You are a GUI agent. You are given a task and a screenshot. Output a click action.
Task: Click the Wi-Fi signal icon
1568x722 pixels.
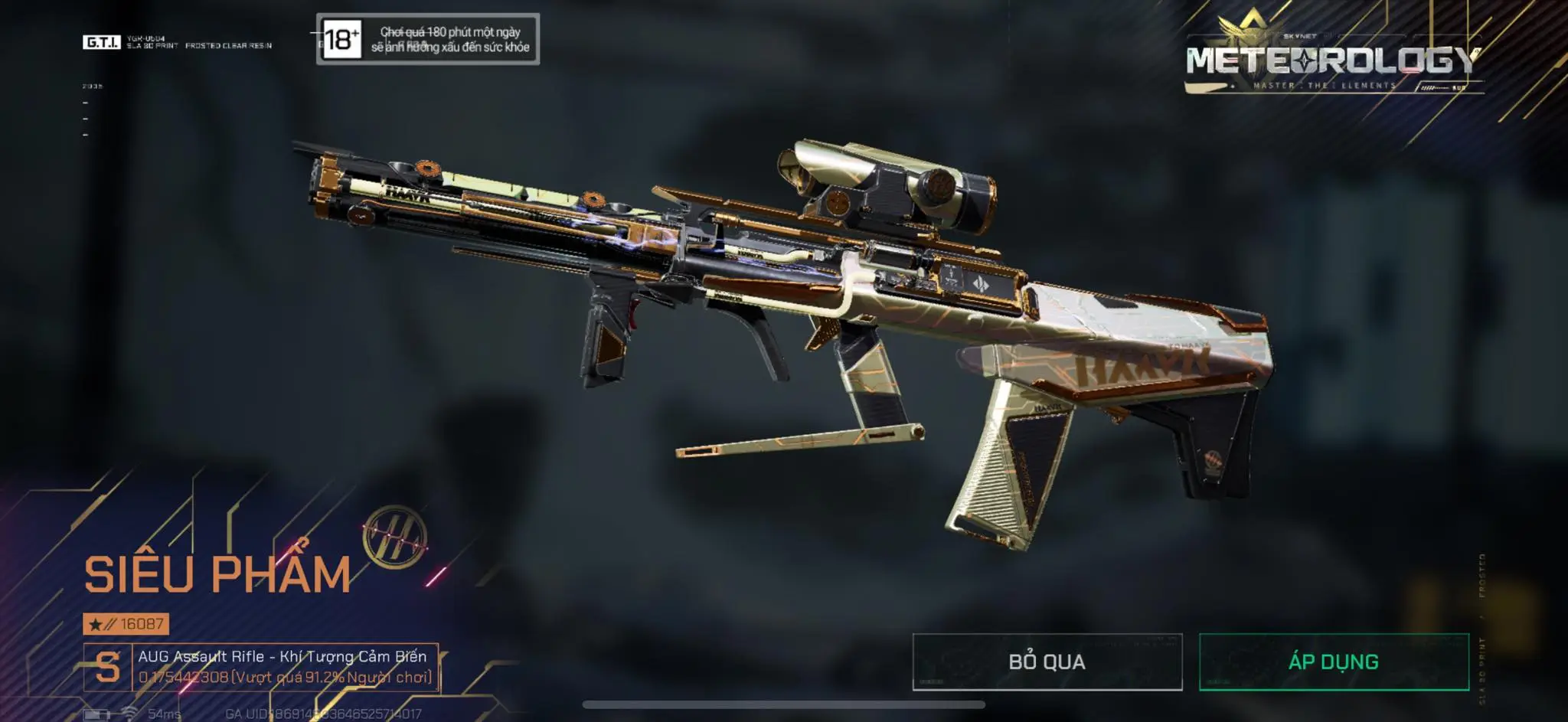[x=129, y=714]
